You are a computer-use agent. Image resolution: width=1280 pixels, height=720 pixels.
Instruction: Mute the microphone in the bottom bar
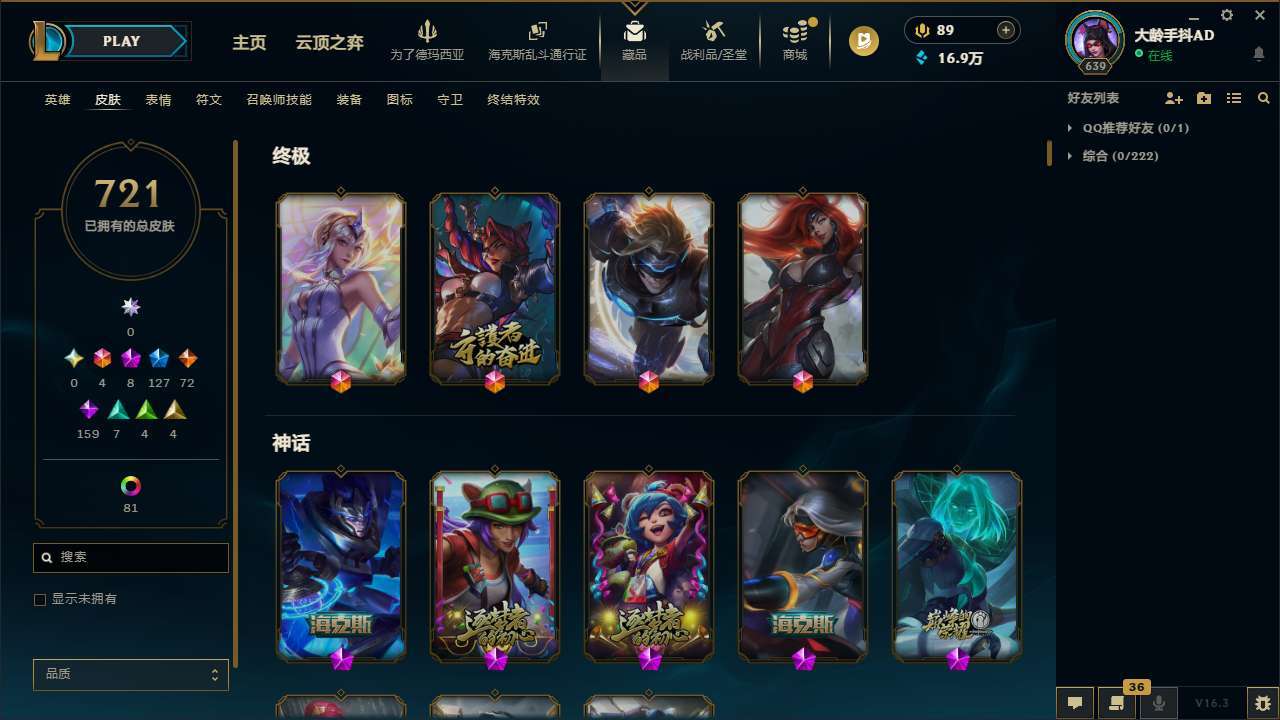[1159, 702]
